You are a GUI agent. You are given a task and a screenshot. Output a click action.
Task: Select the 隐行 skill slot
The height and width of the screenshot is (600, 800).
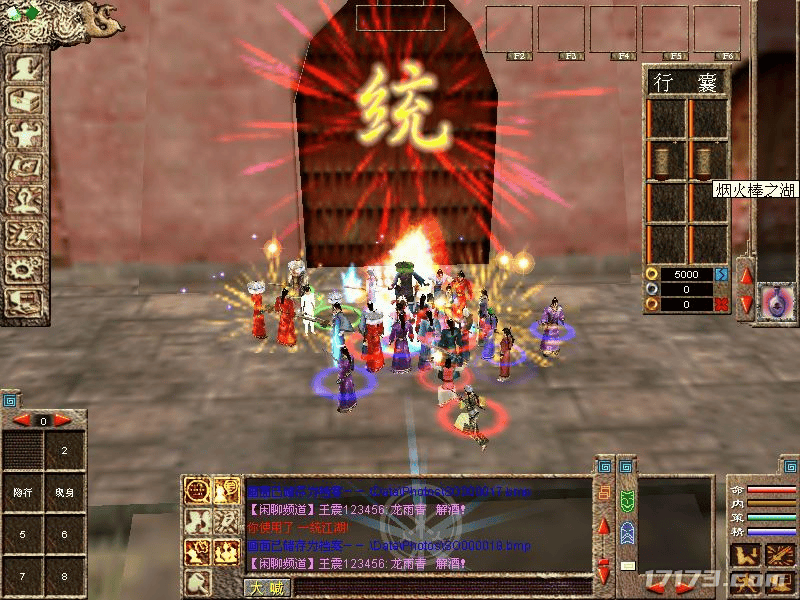(22, 492)
